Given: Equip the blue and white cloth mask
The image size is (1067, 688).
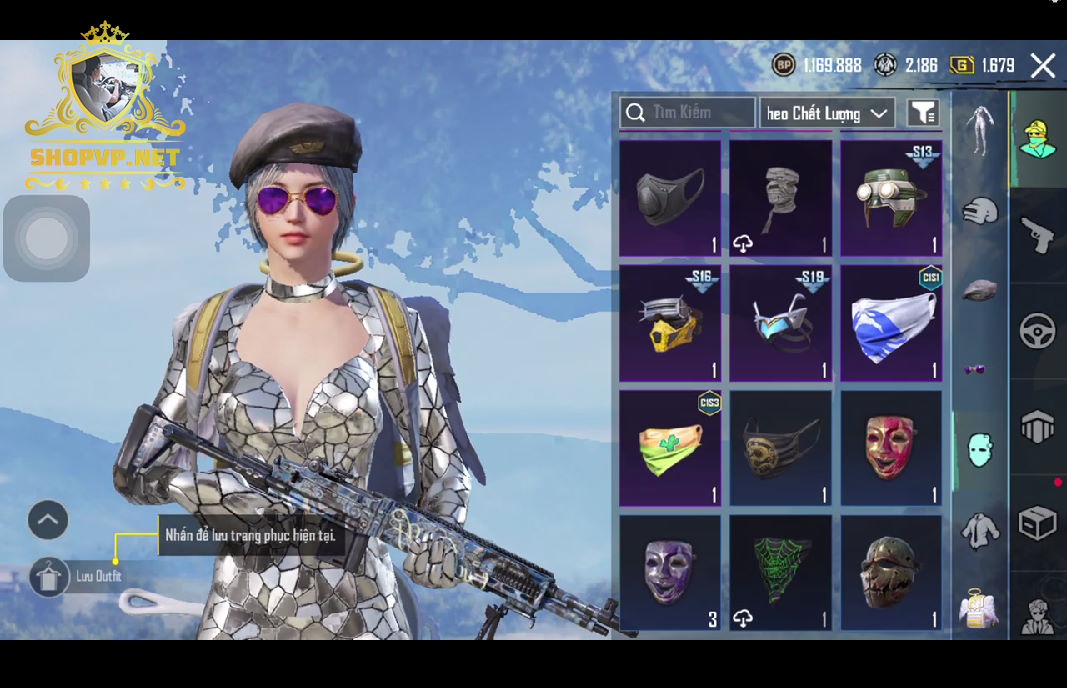Looking at the screenshot, I should 890,322.
